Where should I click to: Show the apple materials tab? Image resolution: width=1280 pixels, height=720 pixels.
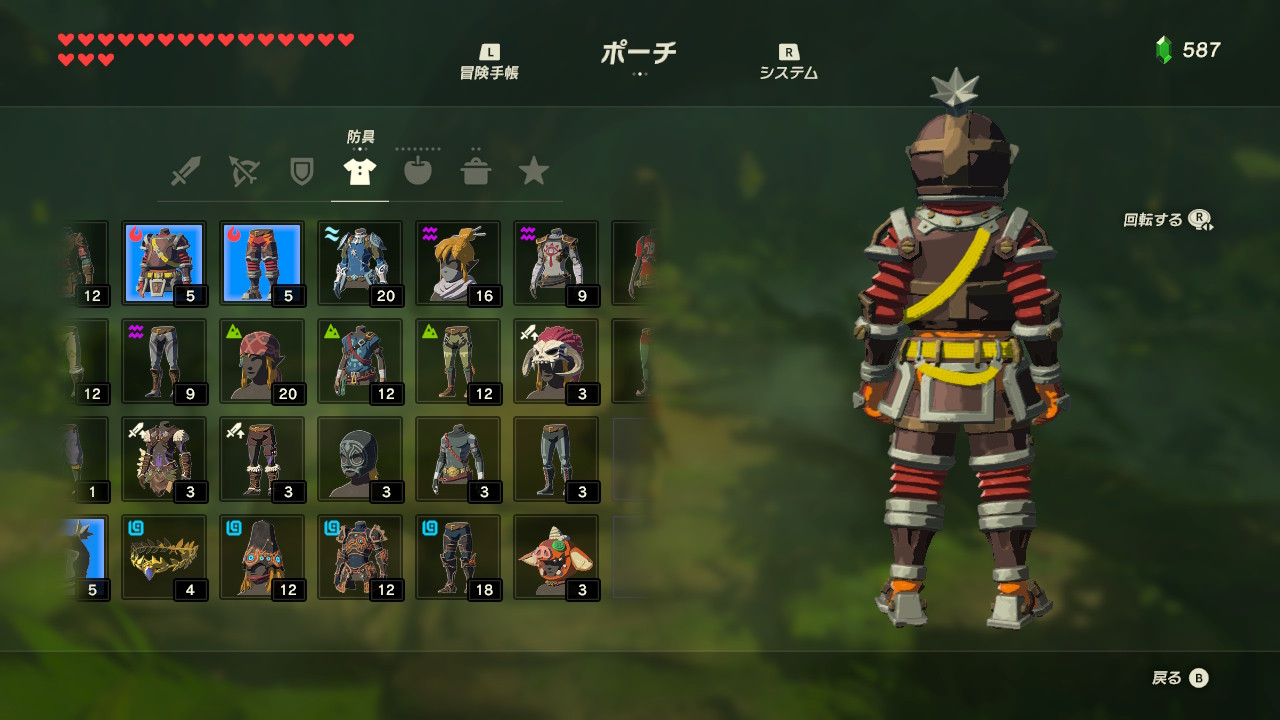point(418,172)
